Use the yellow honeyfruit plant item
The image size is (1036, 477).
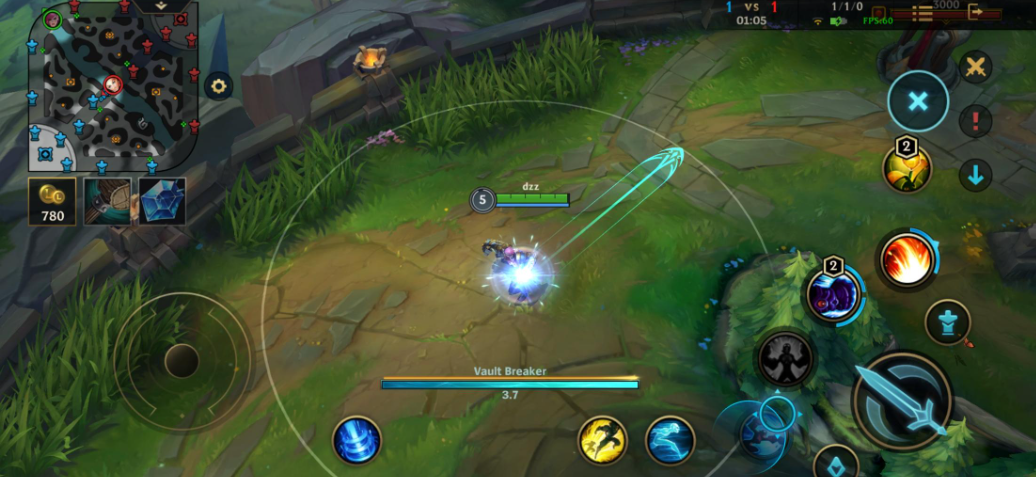coord(907,168)
